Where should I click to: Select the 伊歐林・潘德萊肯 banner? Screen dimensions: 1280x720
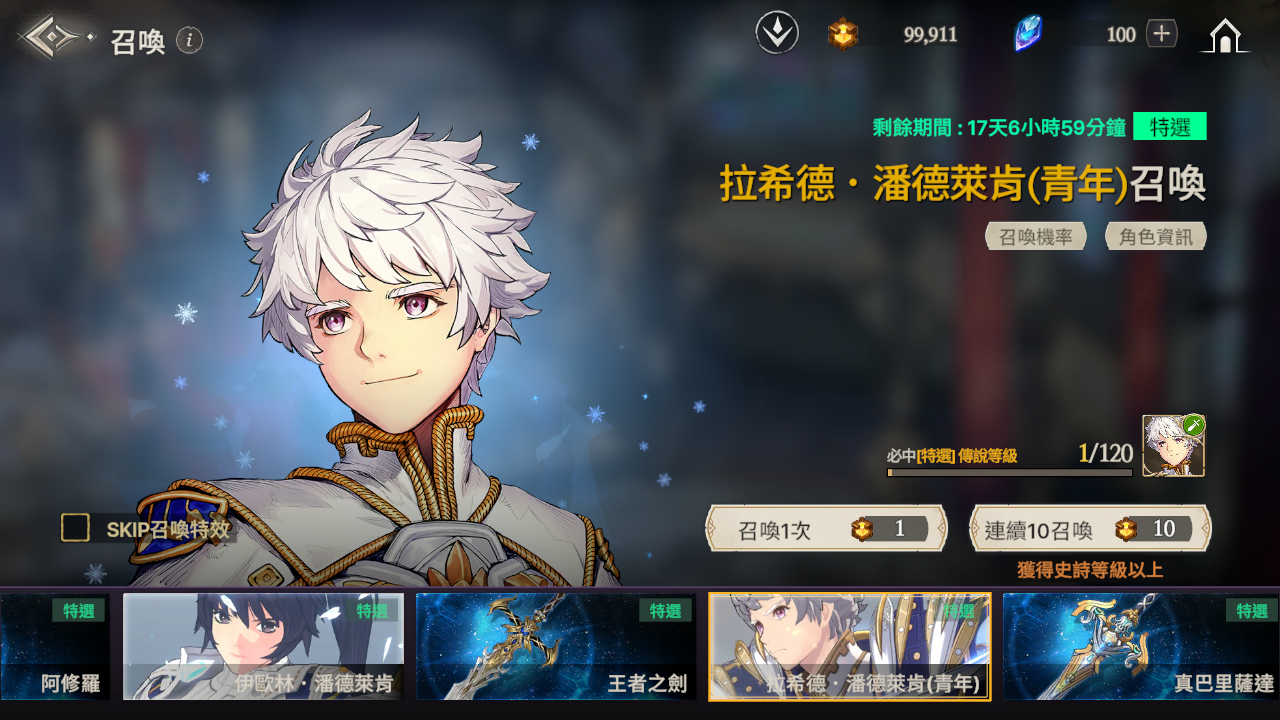[264, 646]
